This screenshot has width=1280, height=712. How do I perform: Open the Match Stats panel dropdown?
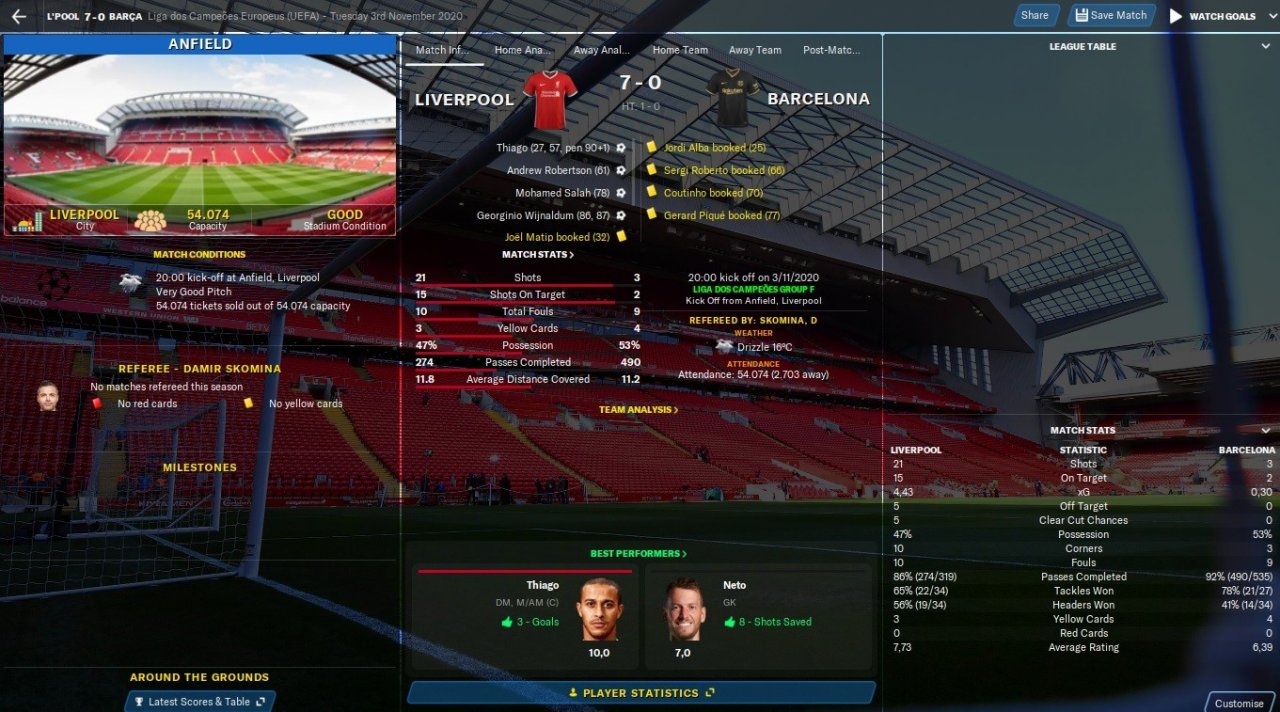[x=1266, y=431]
